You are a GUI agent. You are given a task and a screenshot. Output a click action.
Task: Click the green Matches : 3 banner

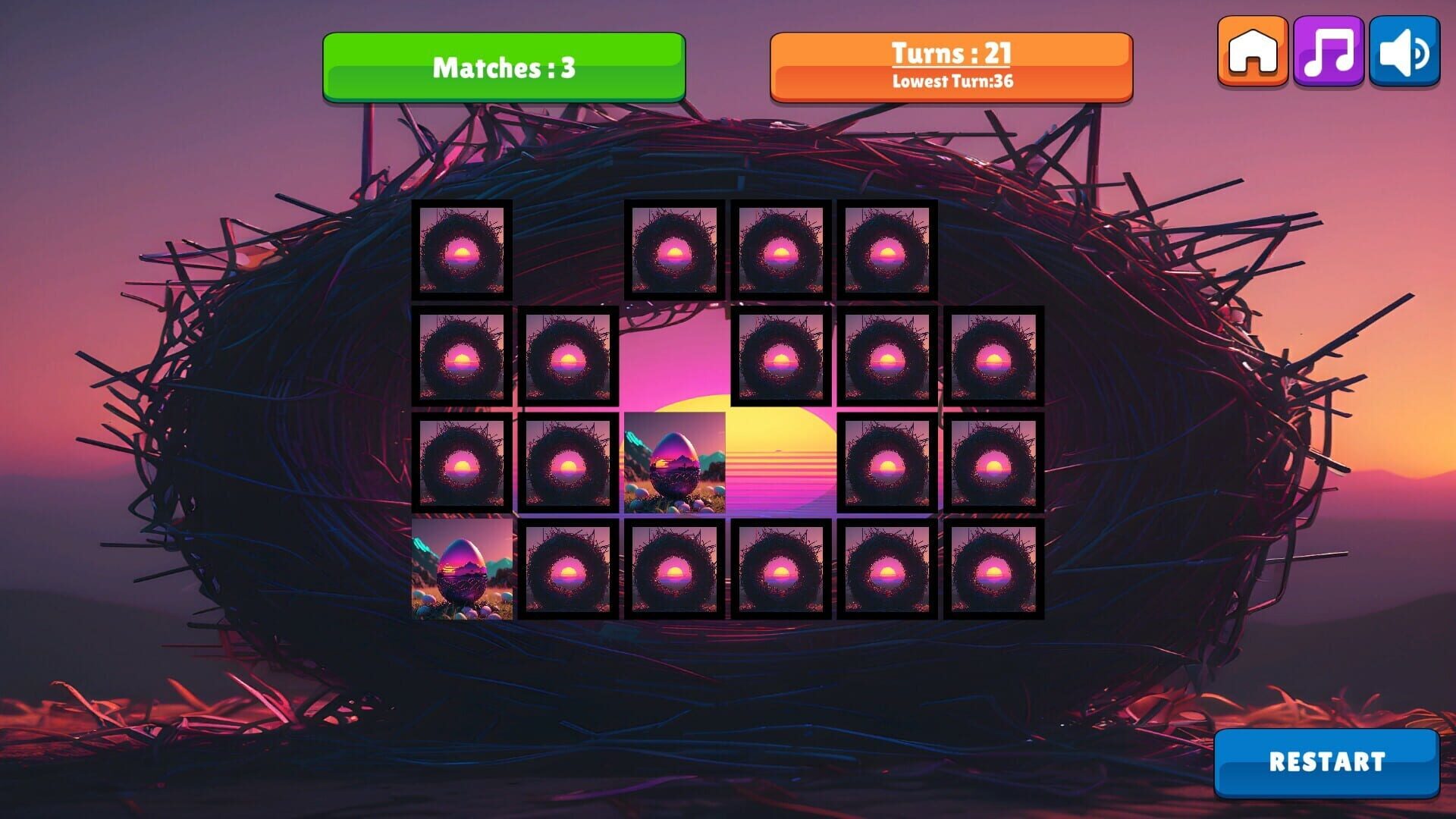click(503, 67)
